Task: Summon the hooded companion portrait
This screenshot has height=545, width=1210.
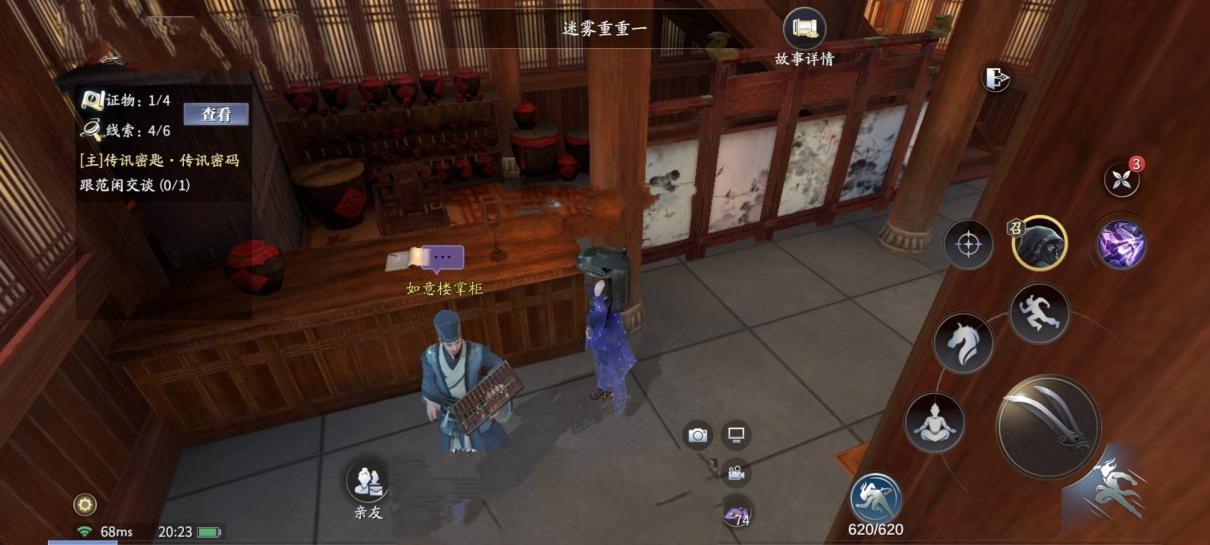Action: pos(1040,243)
